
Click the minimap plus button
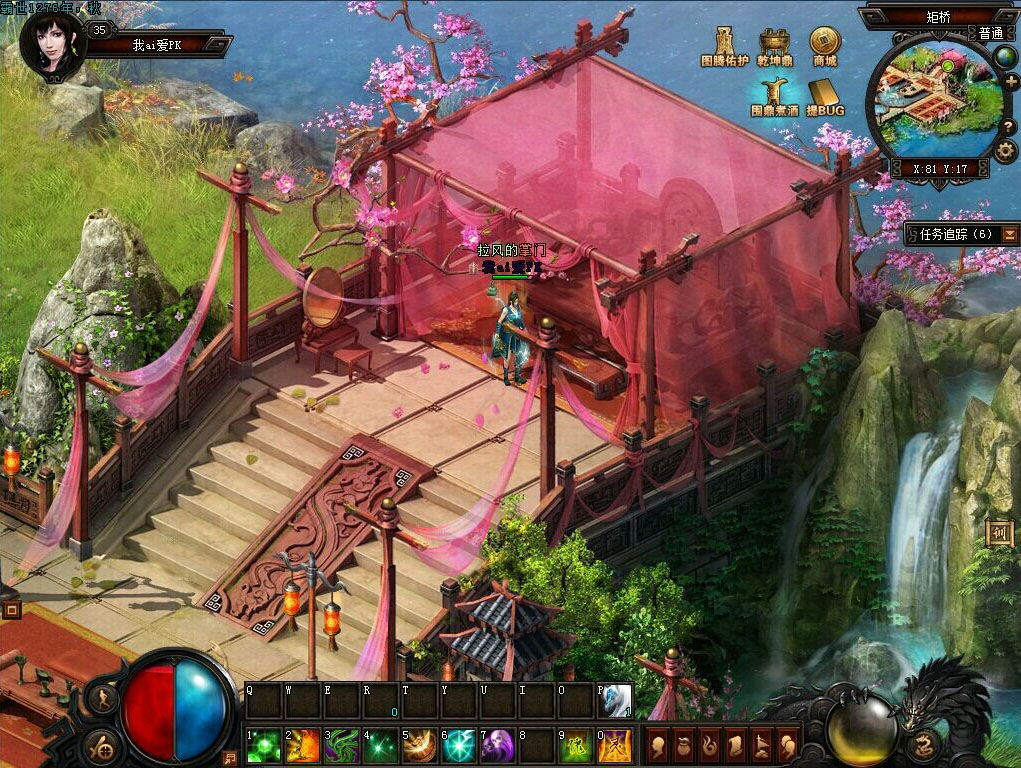point(1011,83)
